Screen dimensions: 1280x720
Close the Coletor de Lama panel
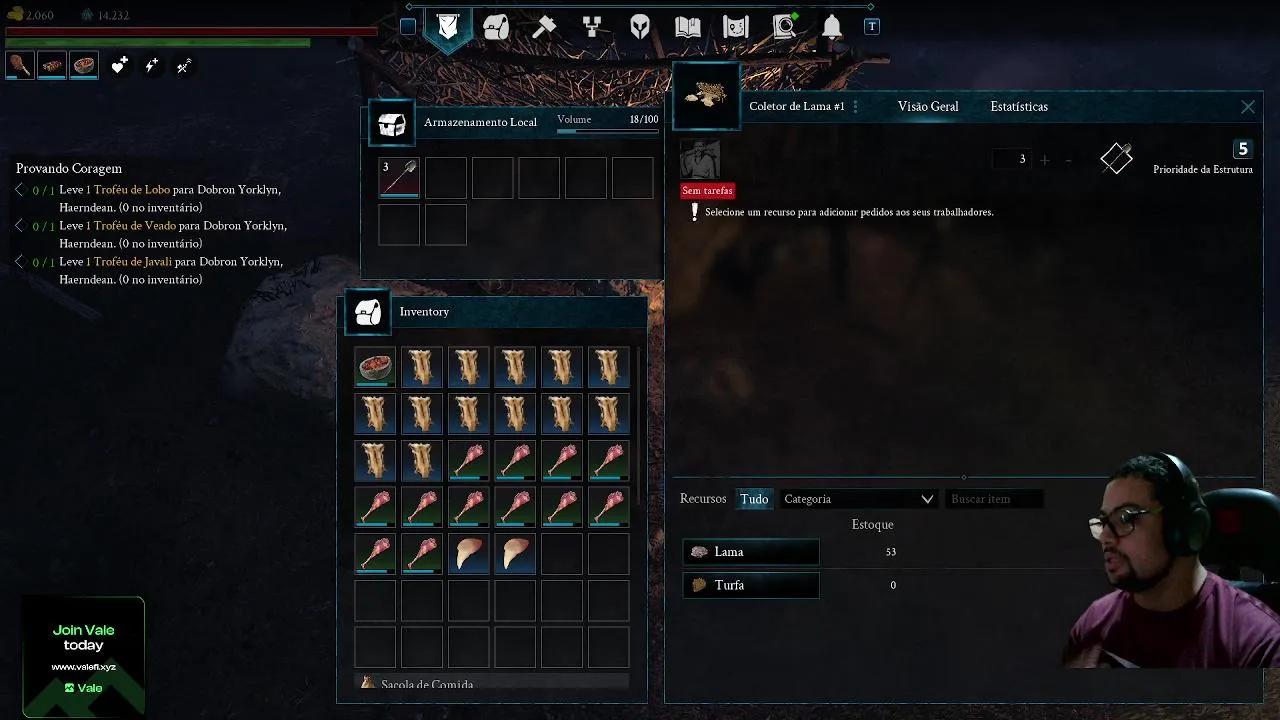point(1247,107)
